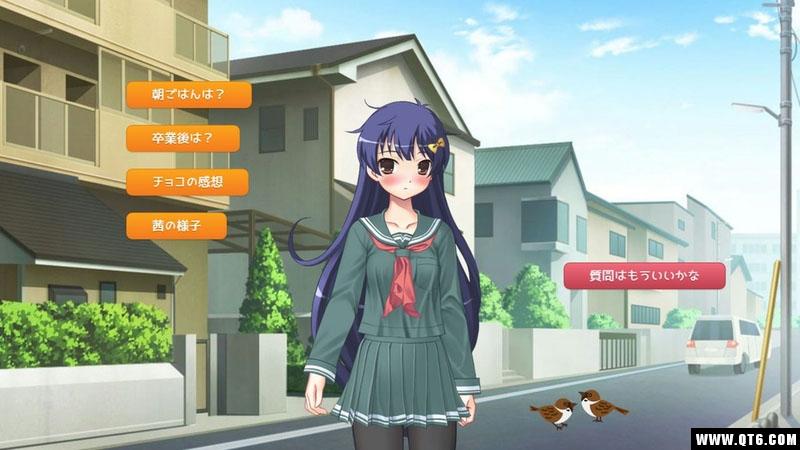Click the red 質問はもういいかな button

644,275
